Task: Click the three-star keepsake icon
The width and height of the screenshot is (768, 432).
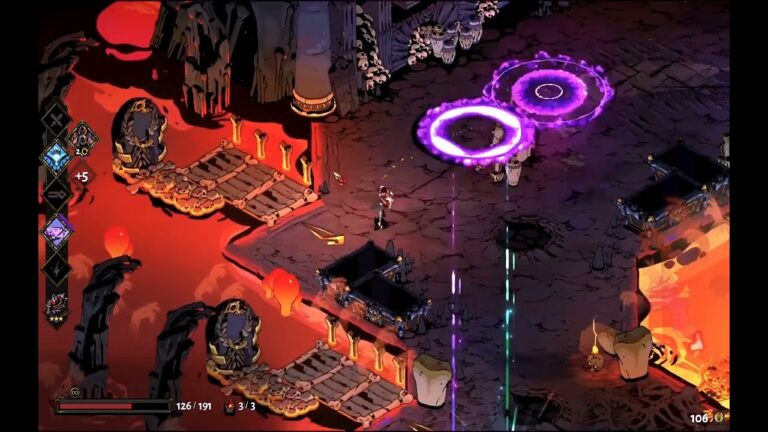Action: click(x=56, y=305)
